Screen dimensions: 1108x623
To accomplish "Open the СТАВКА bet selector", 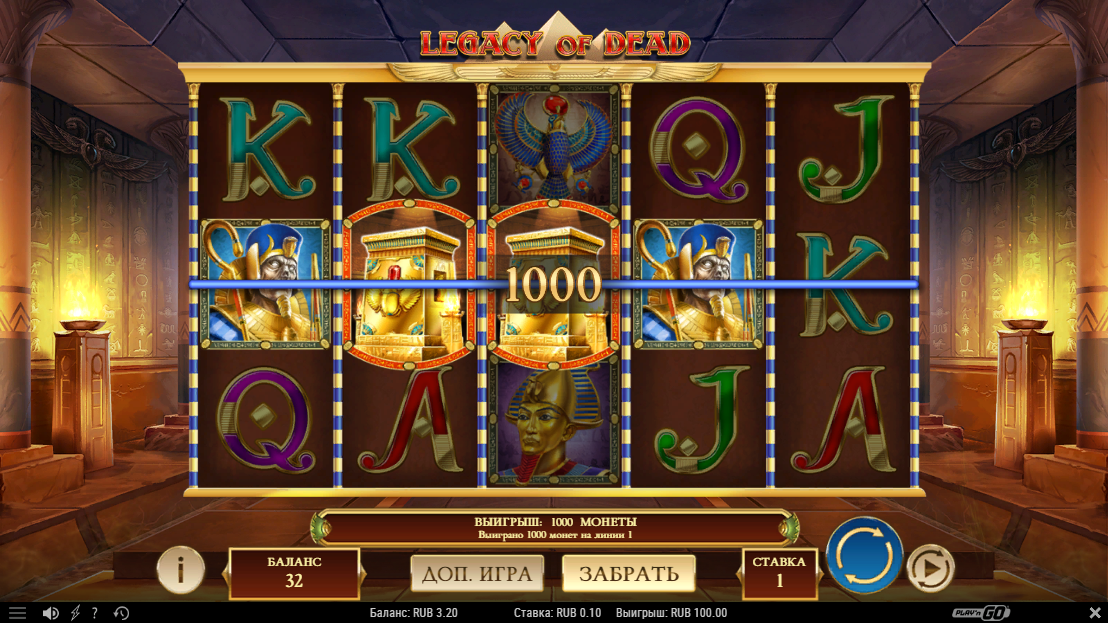I will point(779,573).
